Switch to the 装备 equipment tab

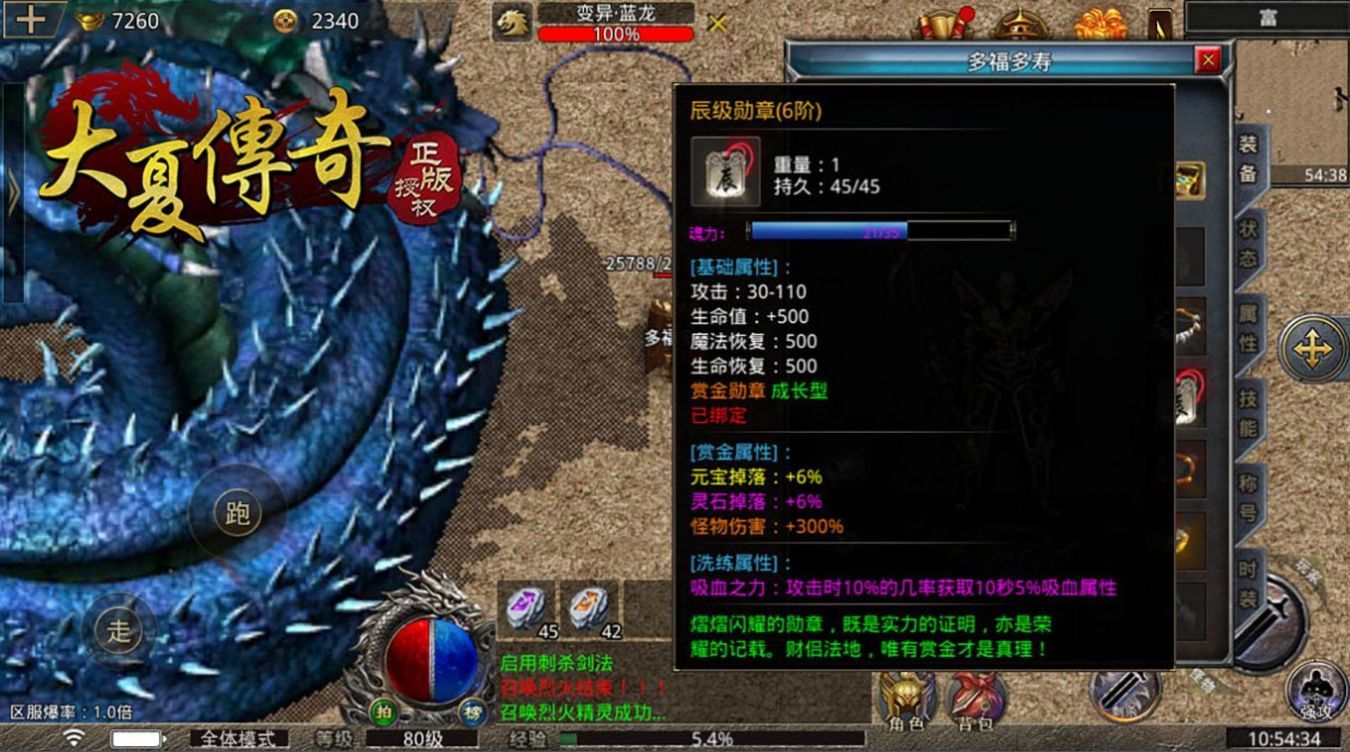(1248, 160)
